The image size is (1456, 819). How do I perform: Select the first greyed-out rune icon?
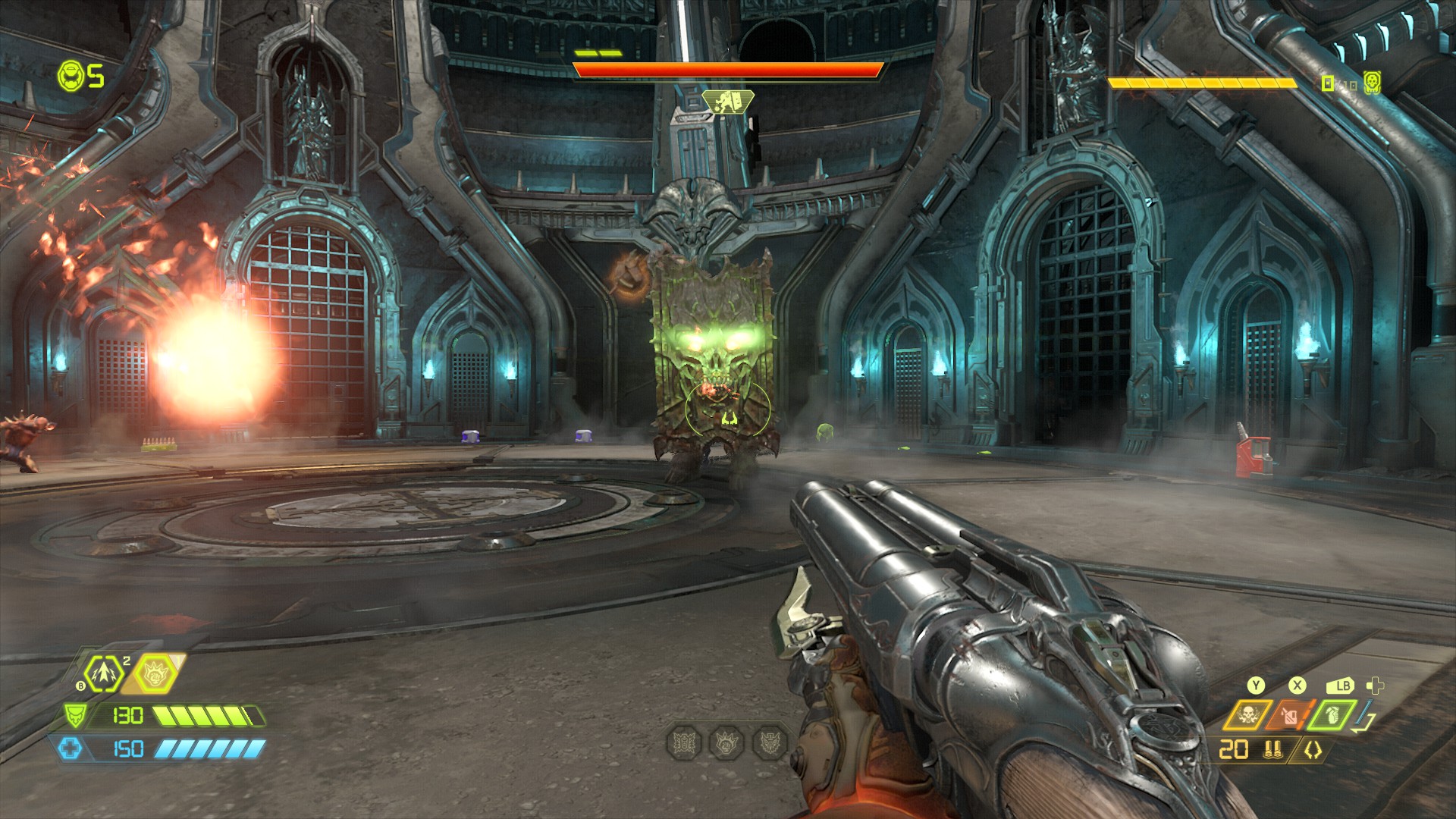click(685, 742)
